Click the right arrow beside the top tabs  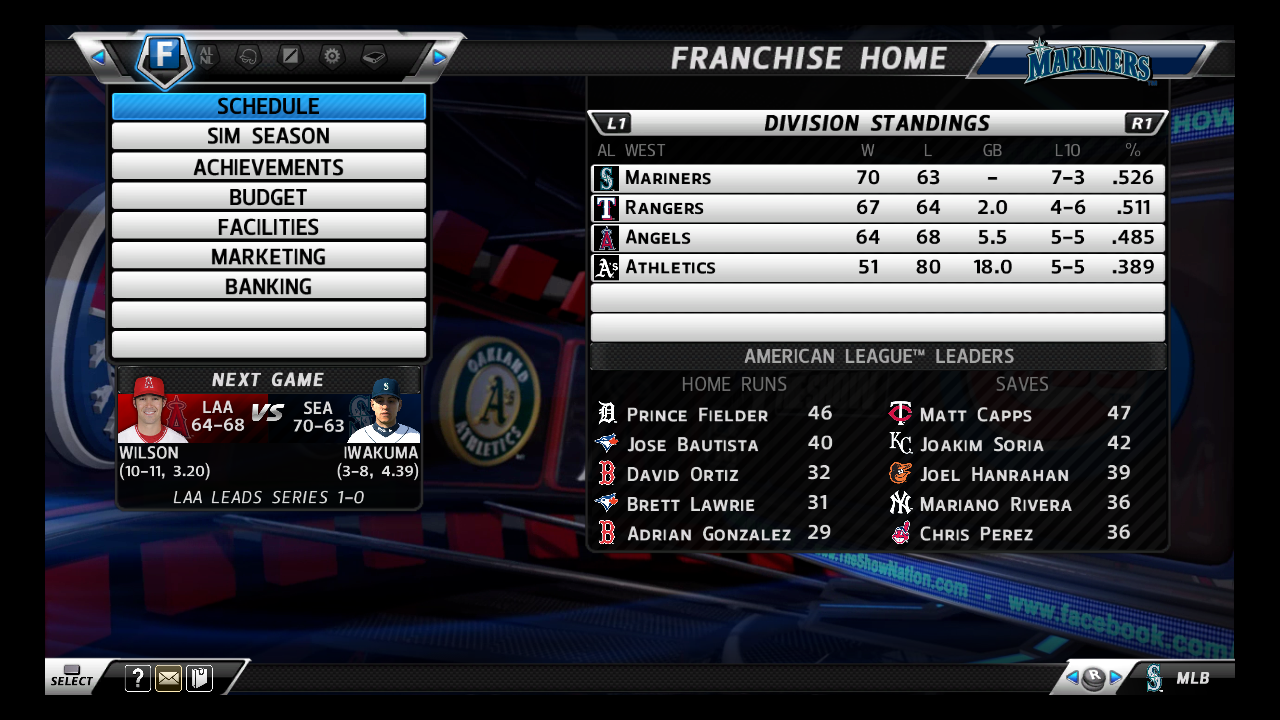pos(439,57)
